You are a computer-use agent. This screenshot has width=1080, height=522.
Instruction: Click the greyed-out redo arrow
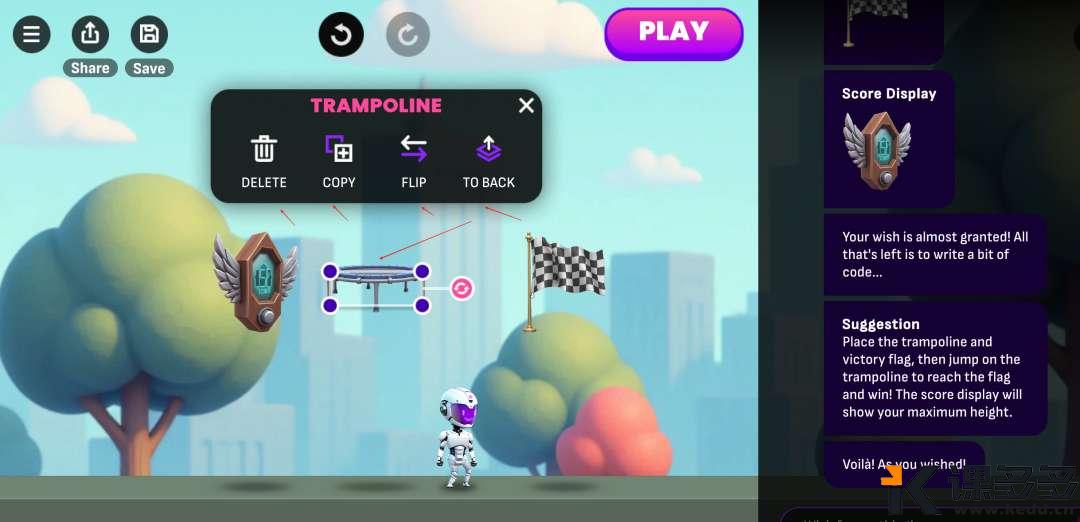(408, 35)
